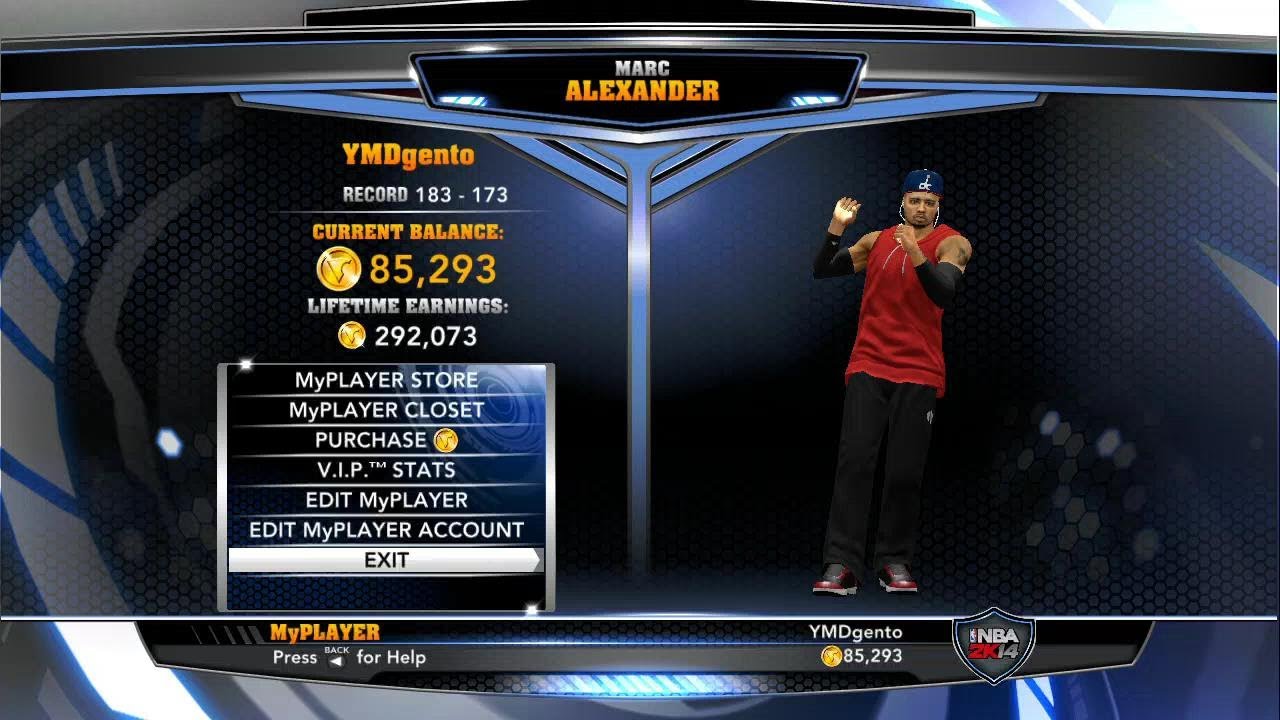Screen dimensions: 1280x720
Task: Choose the PURCHASE coins option
Action: tap(386, 440)
